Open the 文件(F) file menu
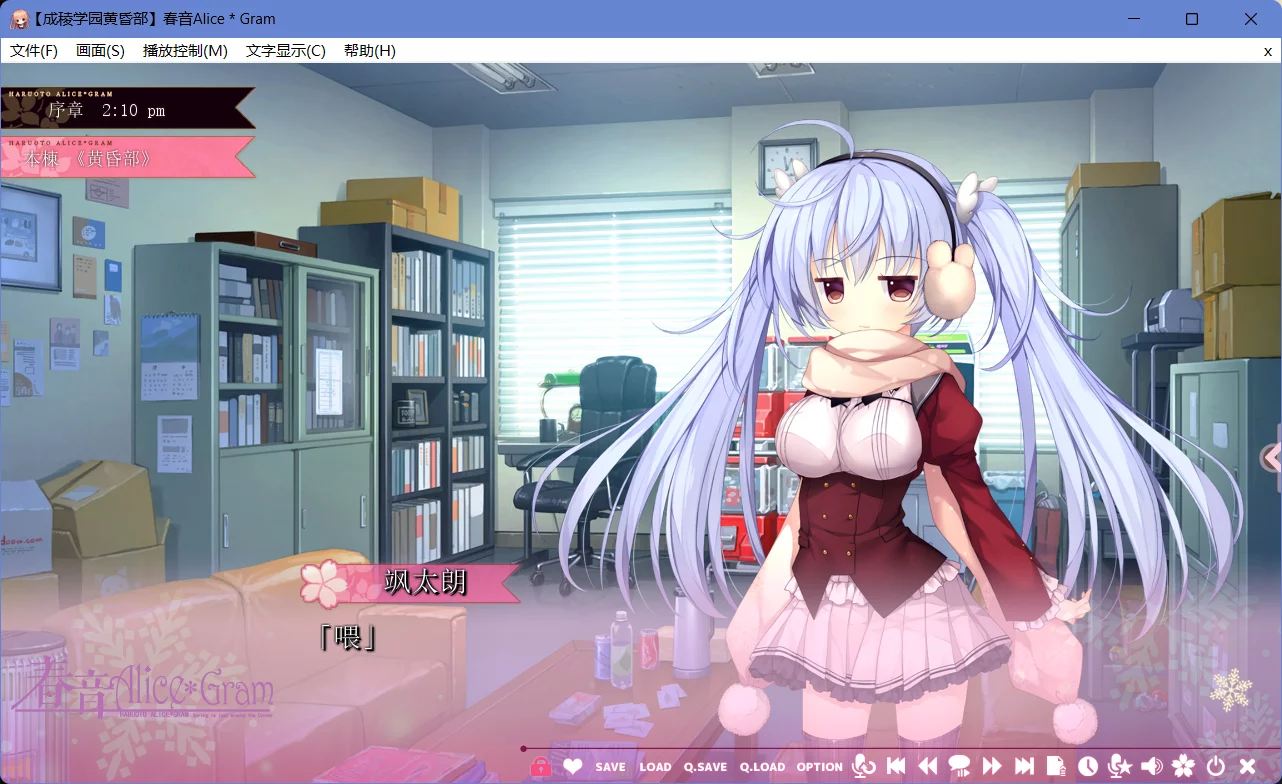This screenshot has width=1282, height=784. [x=33, y=50]
